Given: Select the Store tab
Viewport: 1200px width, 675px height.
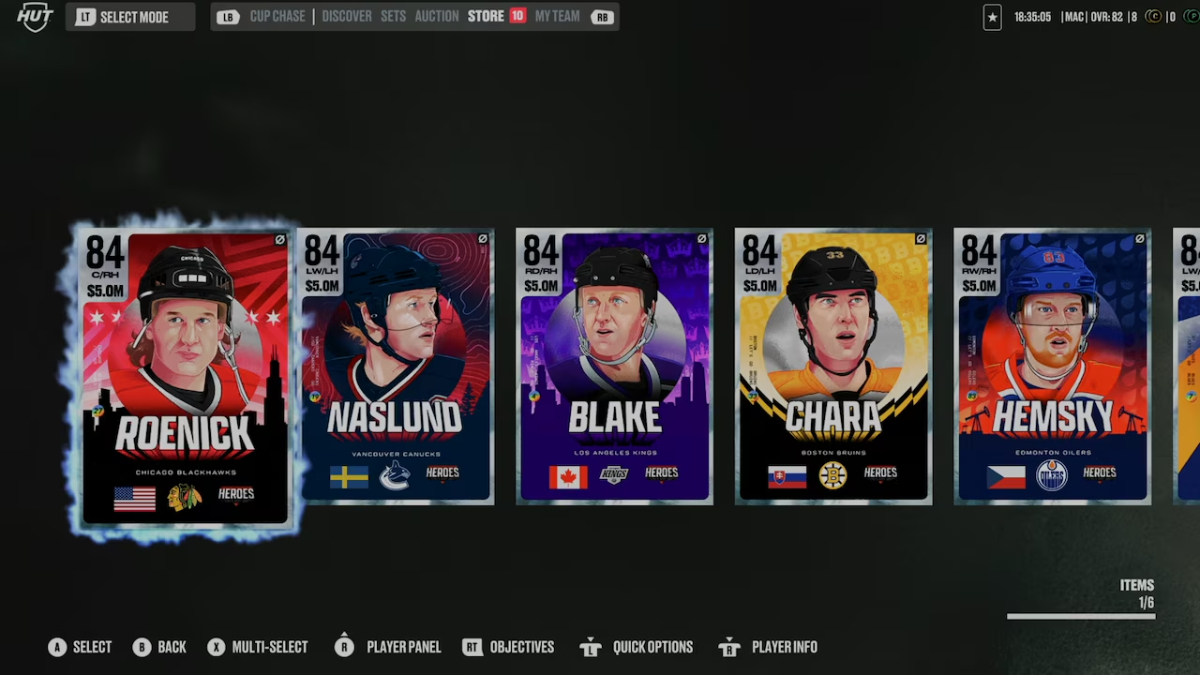Looking at the screenshot, I should pos(486,17).
